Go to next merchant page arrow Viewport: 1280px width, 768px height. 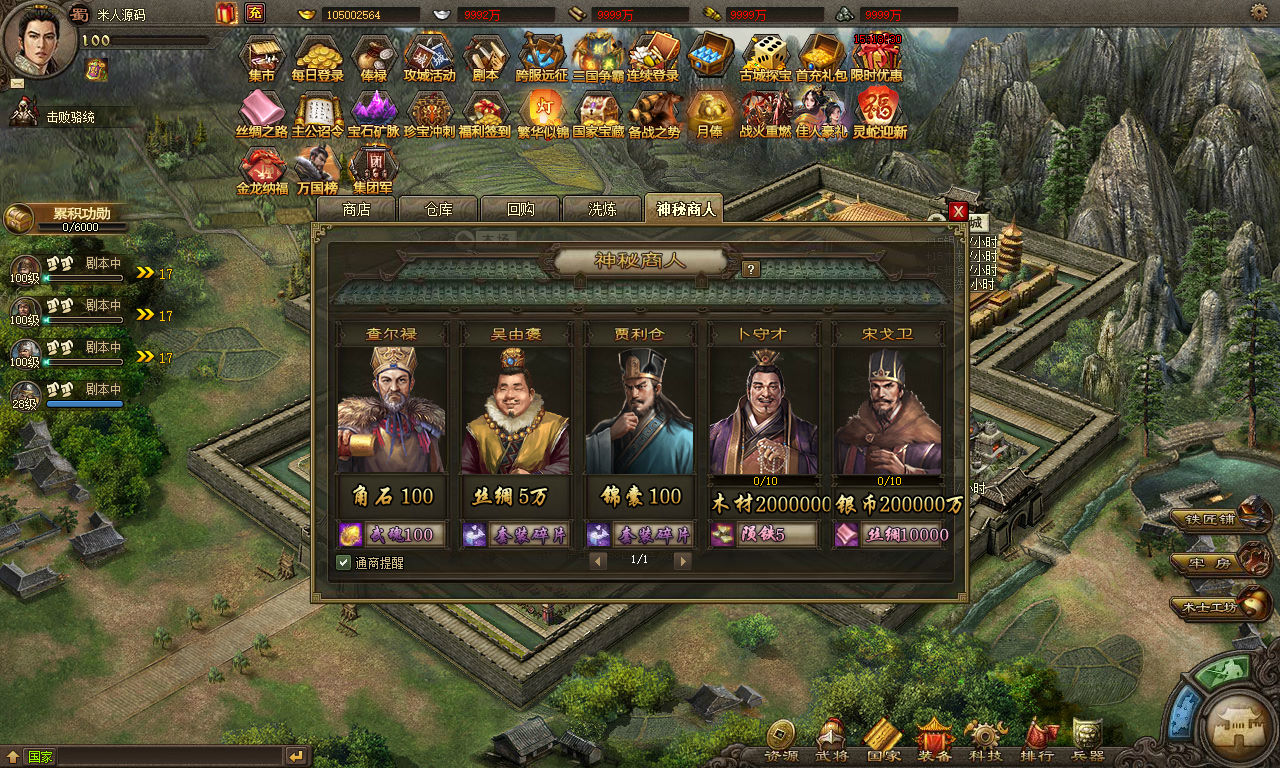click(x=683, y=561)
